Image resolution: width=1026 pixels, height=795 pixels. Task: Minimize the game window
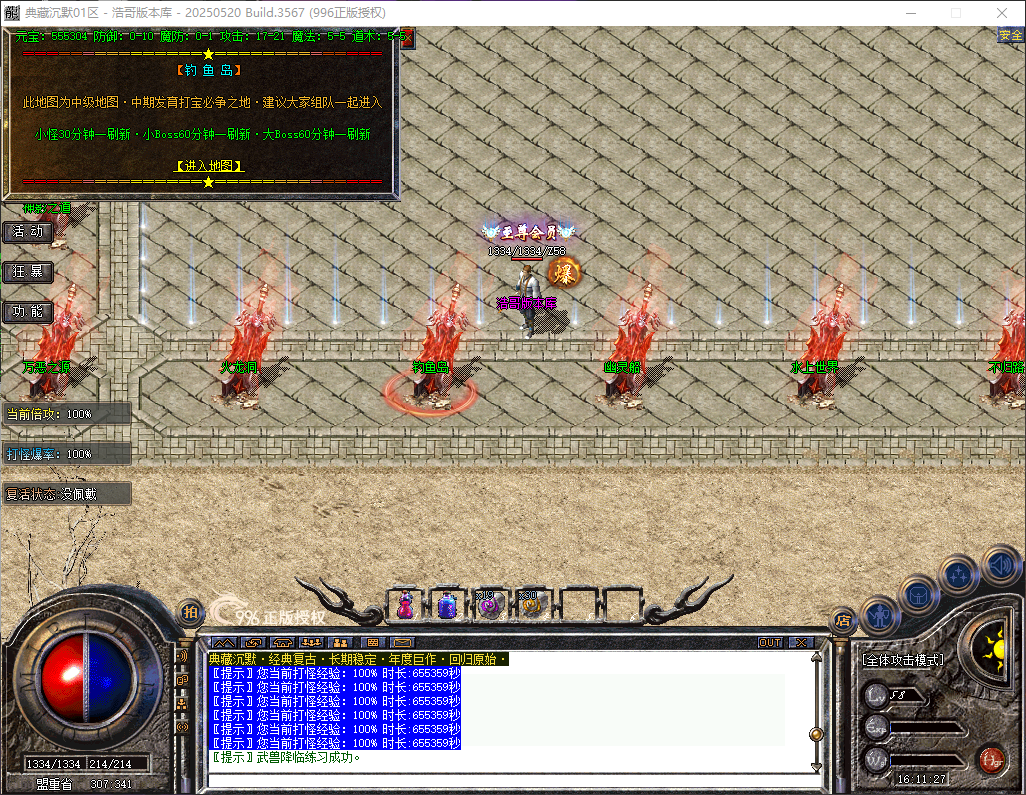(911, 13)
